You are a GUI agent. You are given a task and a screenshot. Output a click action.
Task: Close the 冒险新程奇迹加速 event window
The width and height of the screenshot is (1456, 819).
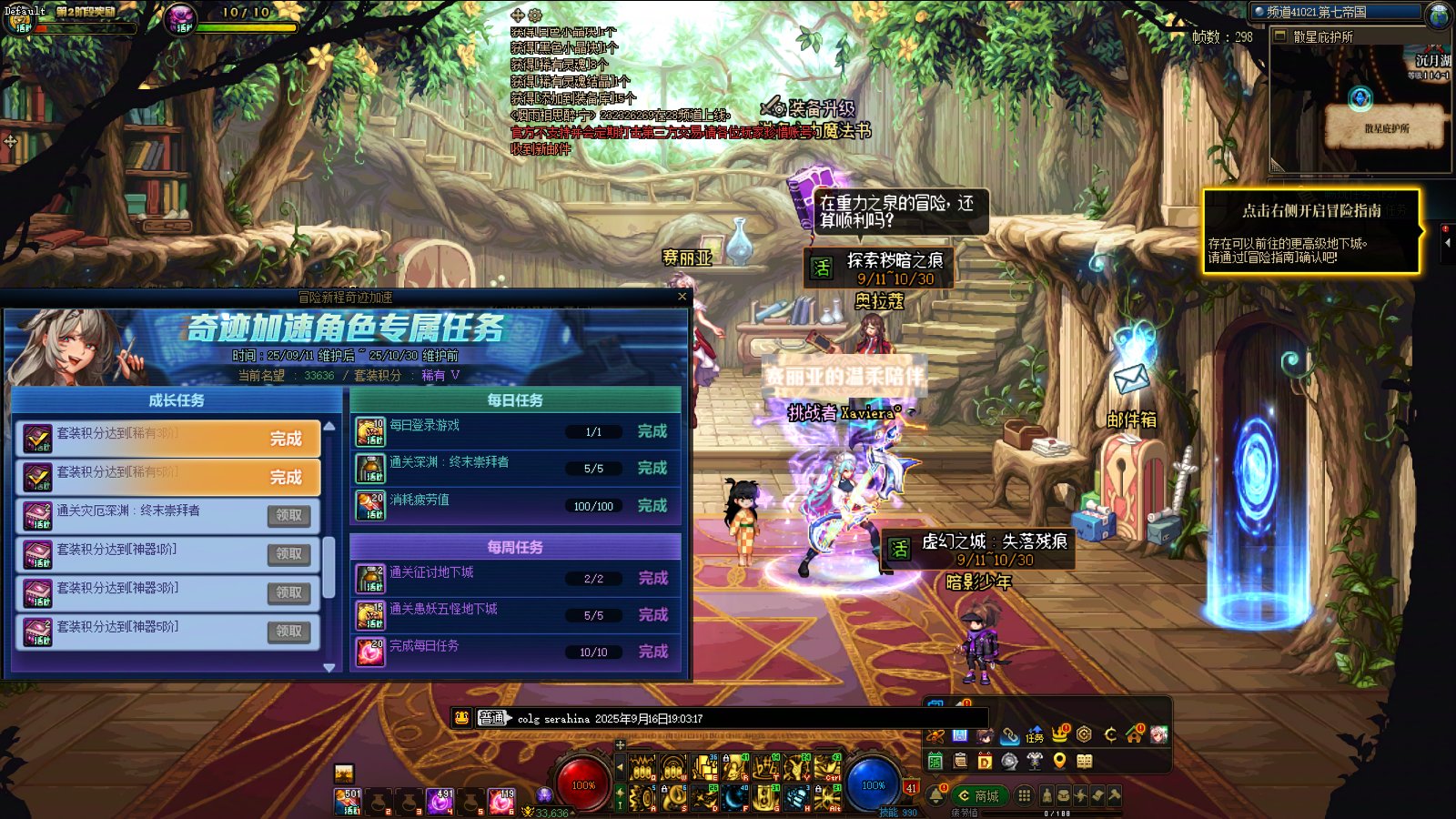[682, 297]
